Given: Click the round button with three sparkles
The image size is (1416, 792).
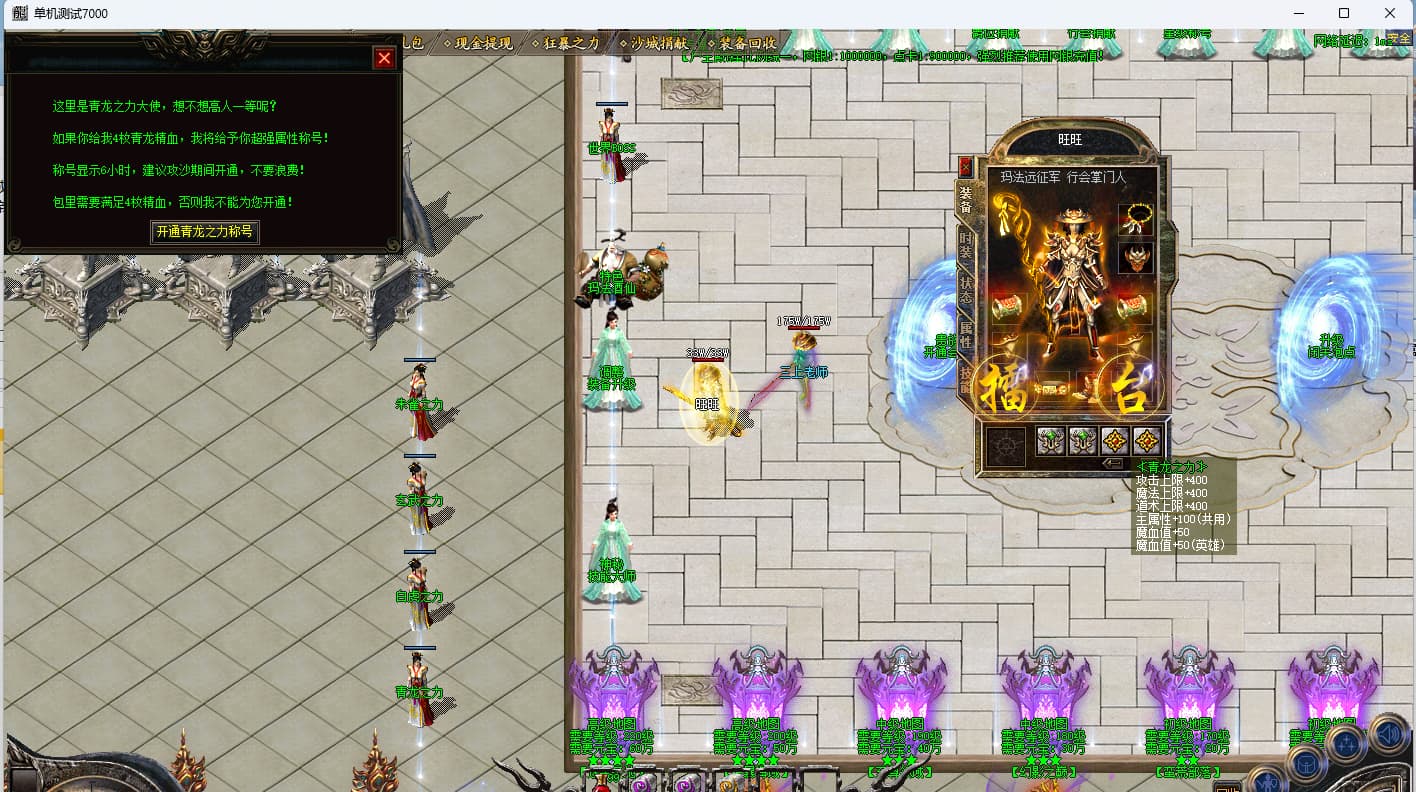Looking at the screenshot, I should [1346, 743].
